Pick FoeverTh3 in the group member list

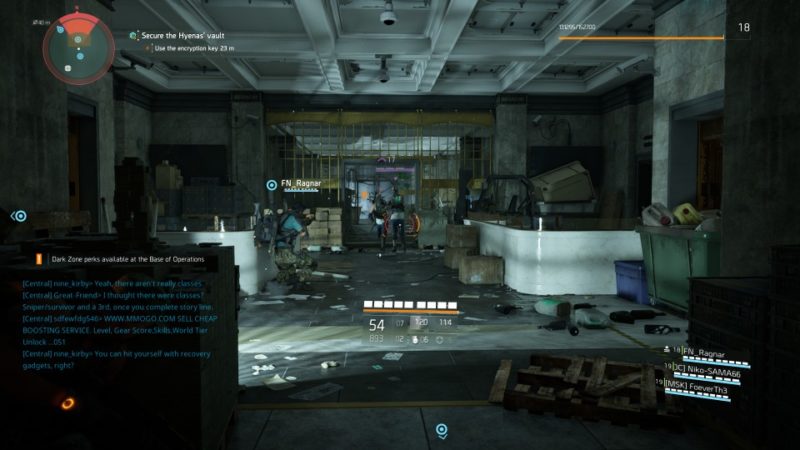tap(707, 384)
